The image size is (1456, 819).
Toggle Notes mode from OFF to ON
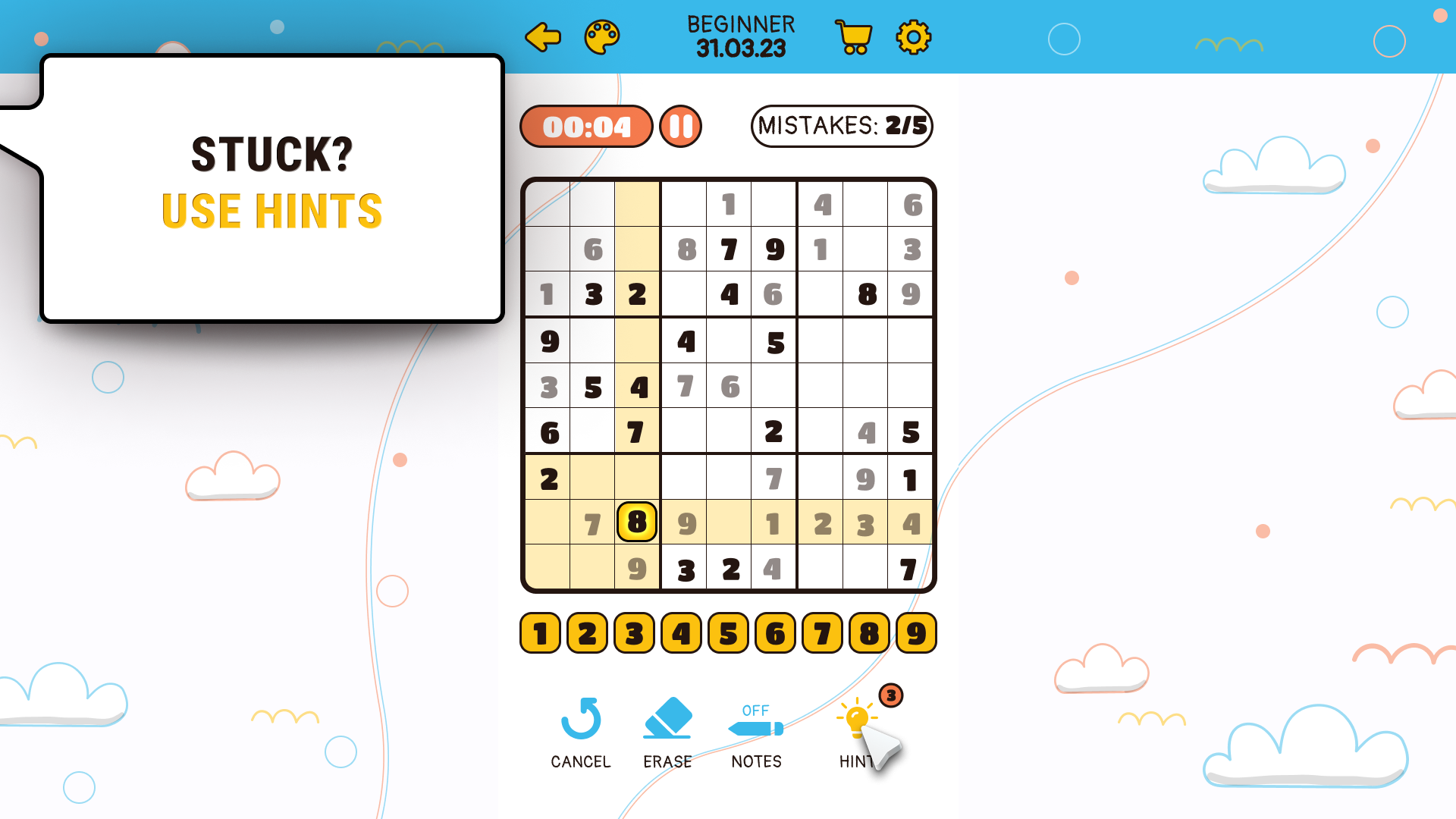(x=755, y=711)
